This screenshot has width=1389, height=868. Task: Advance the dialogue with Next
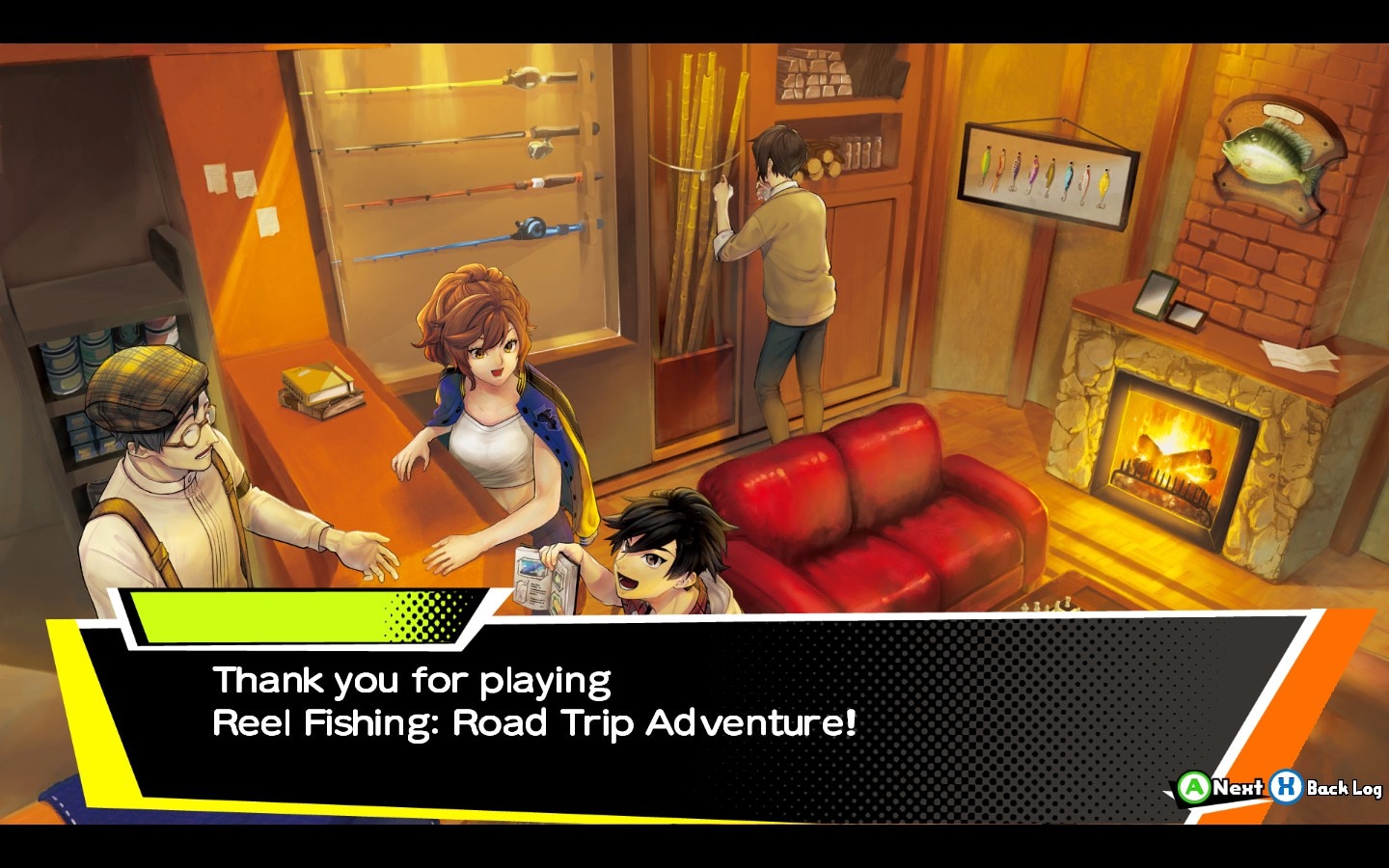coord(1220,788)
